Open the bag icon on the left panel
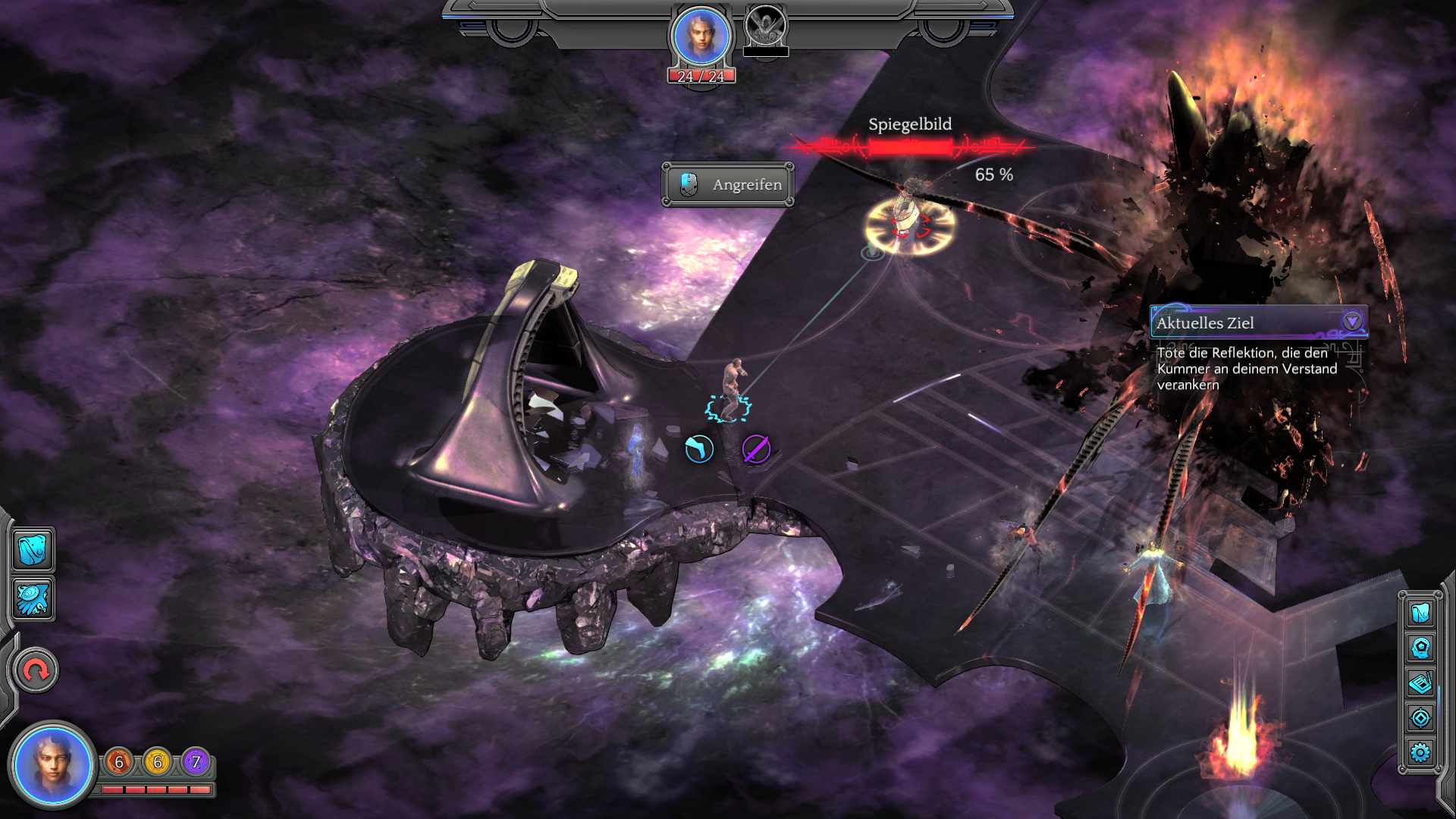The image size is (1456, 819). tap(33, 549)
